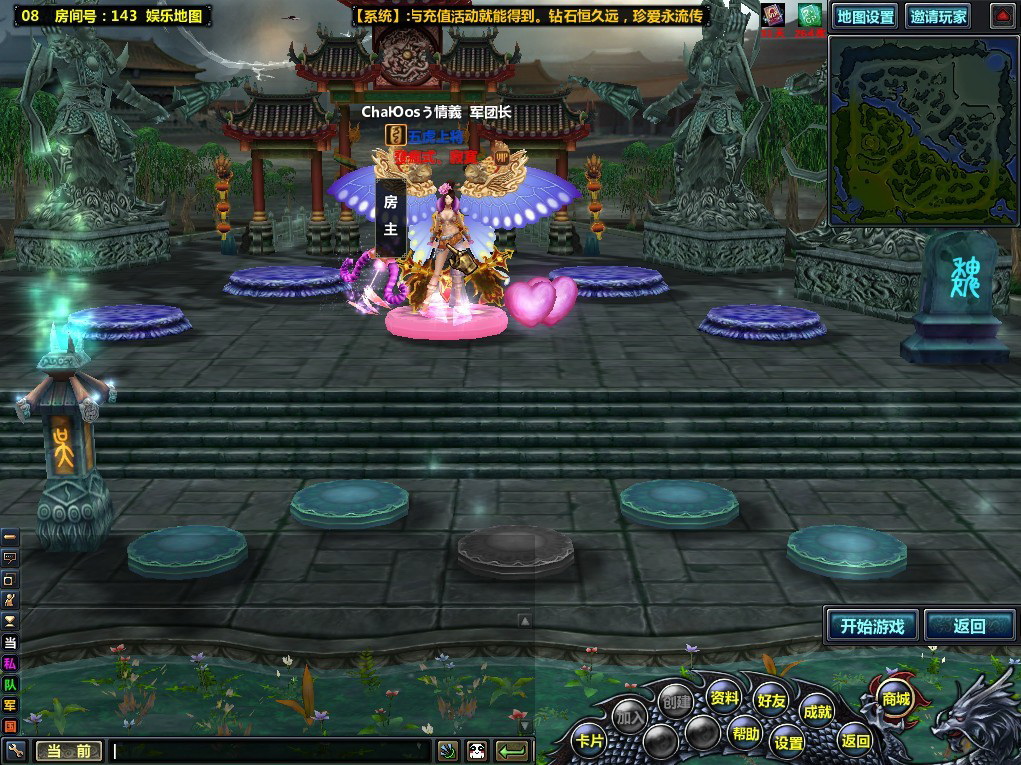Image resolution: width=1021 pixels, height=765 pixels.
Task: Collapse the minimap with the red arrow button
Action: (1002, 16)
